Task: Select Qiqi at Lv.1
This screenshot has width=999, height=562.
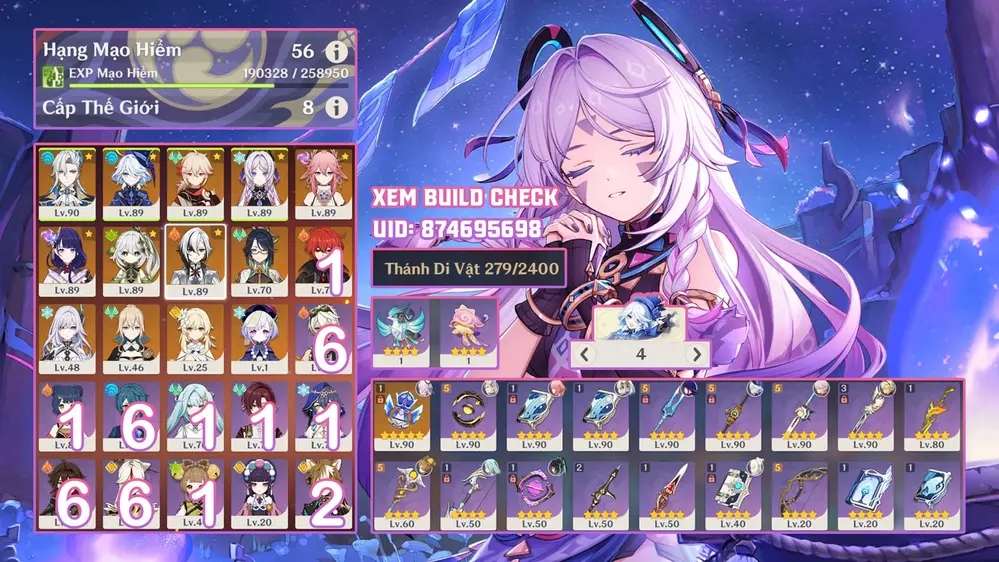Action: click(260, 337)
